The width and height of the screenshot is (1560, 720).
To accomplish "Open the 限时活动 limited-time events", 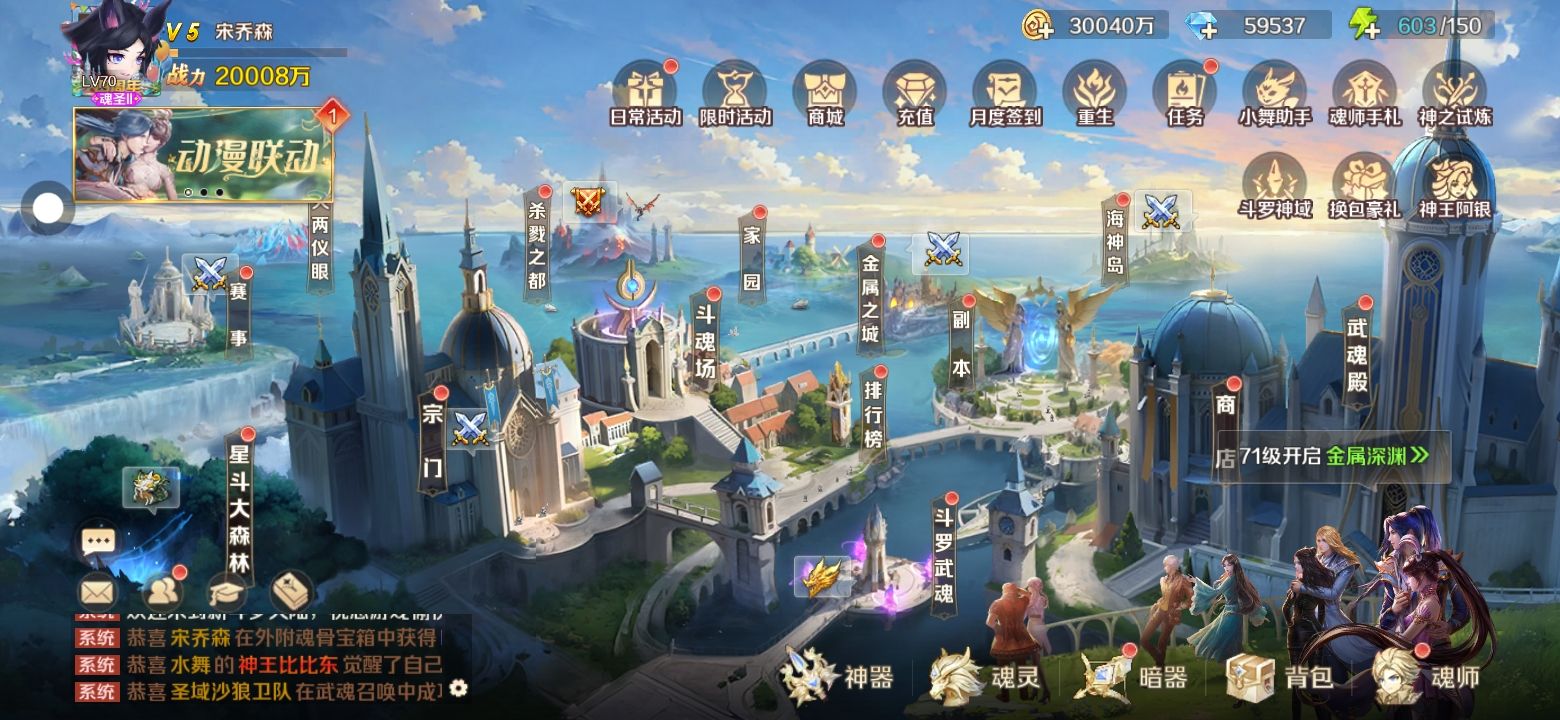I will point(735,92).
